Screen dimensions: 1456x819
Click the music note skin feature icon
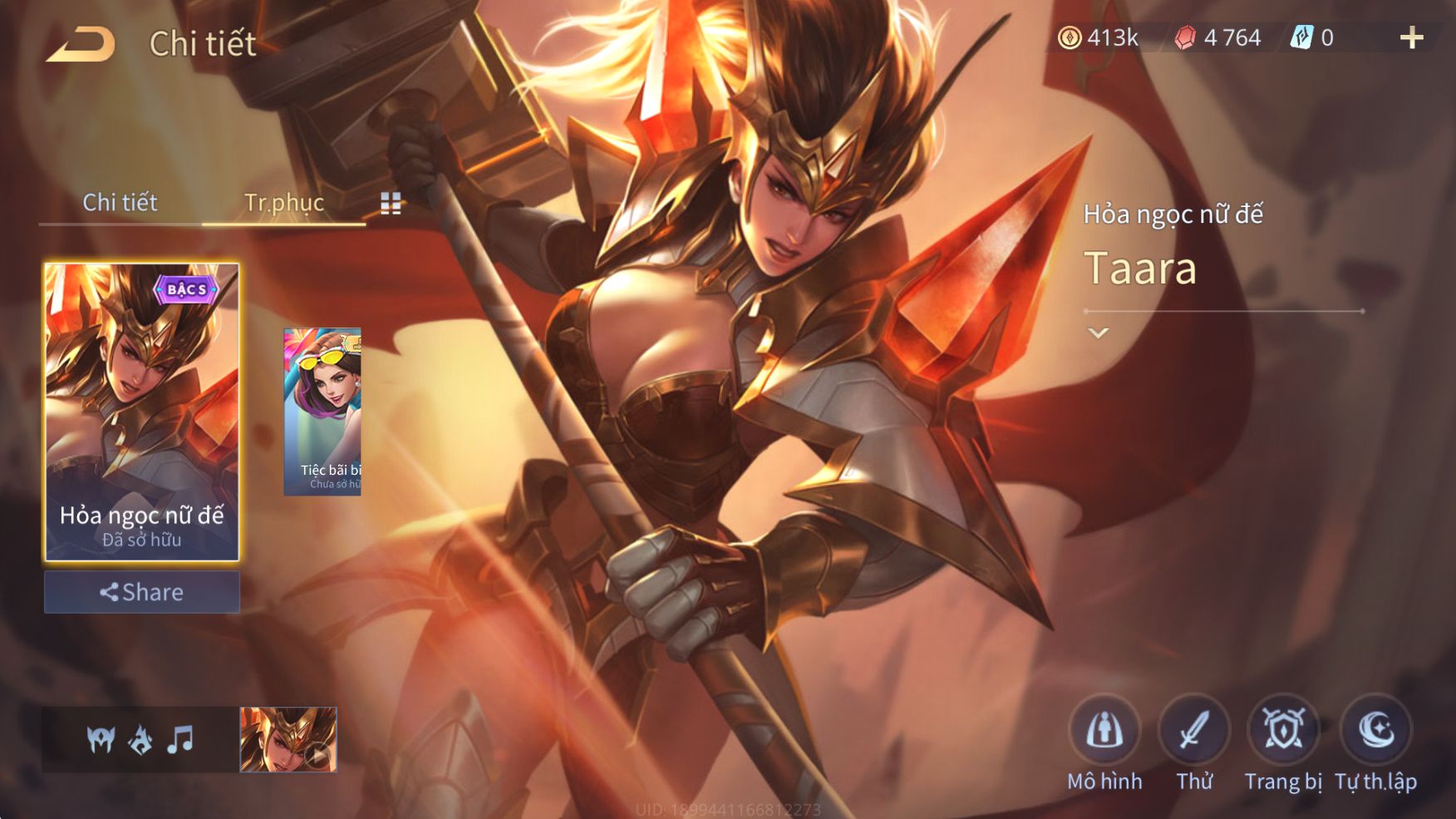[180, 738]
